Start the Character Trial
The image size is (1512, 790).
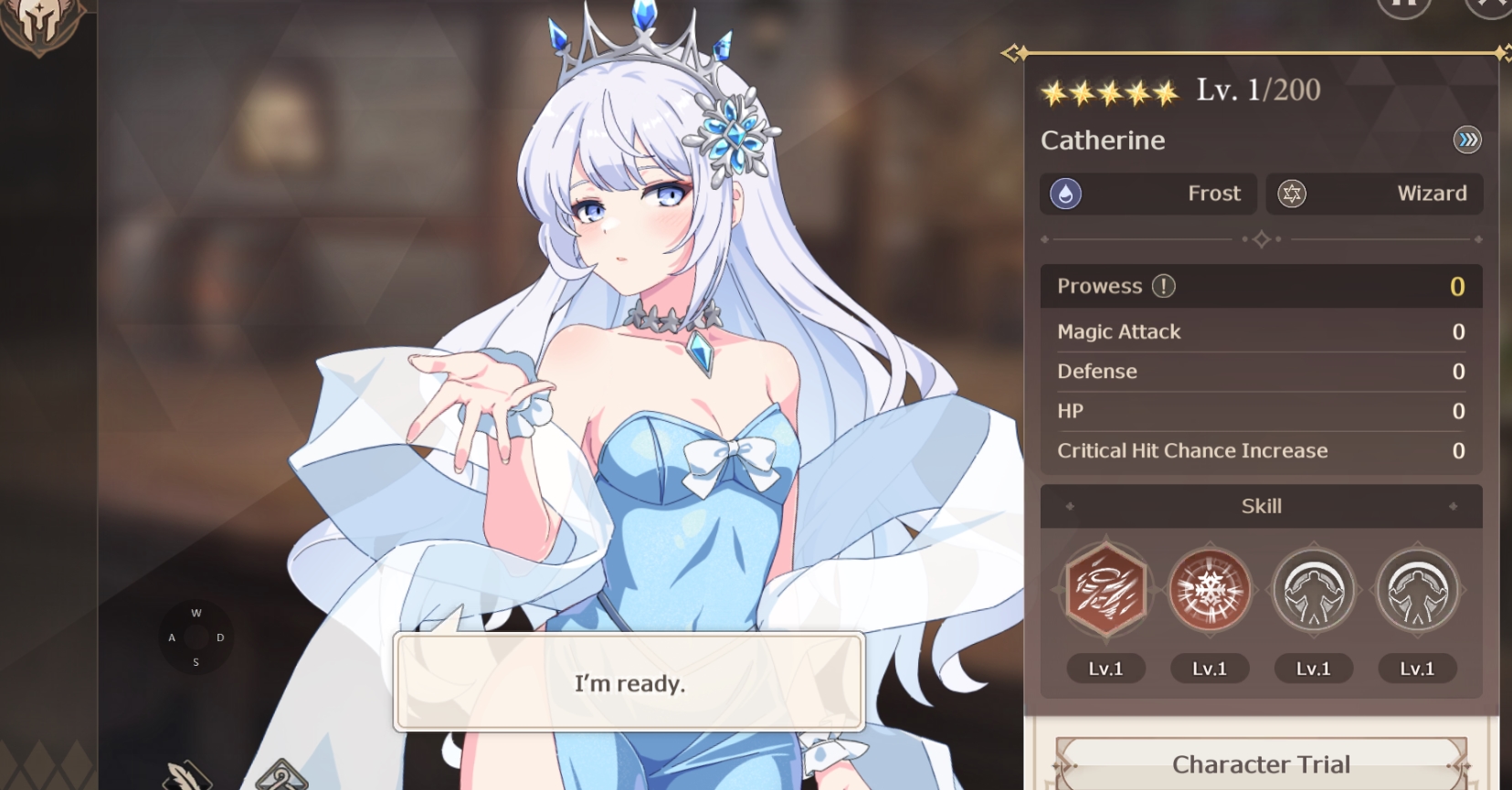point(1261,764)
